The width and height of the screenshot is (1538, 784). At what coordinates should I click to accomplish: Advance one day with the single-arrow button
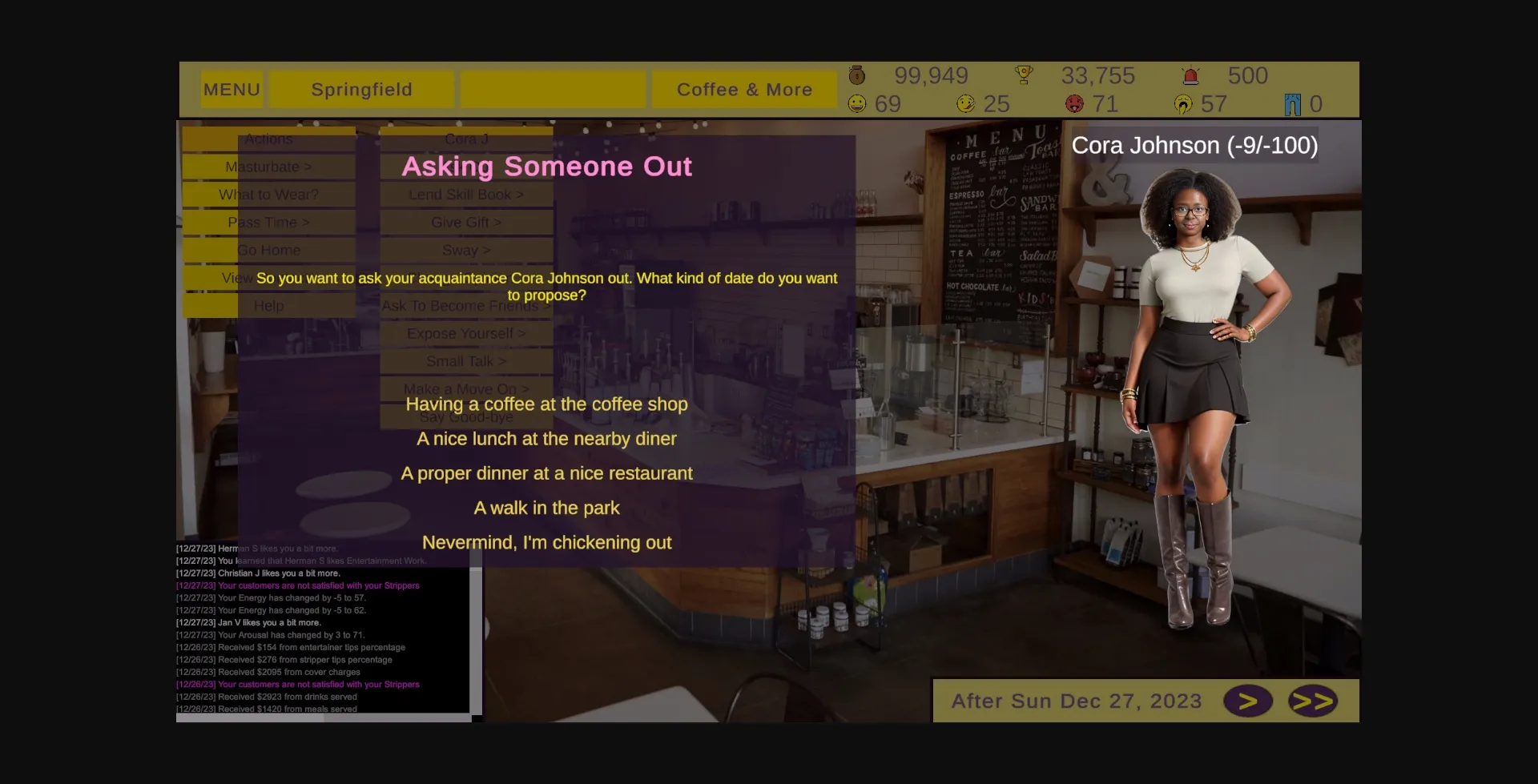tap(1249, 700)
